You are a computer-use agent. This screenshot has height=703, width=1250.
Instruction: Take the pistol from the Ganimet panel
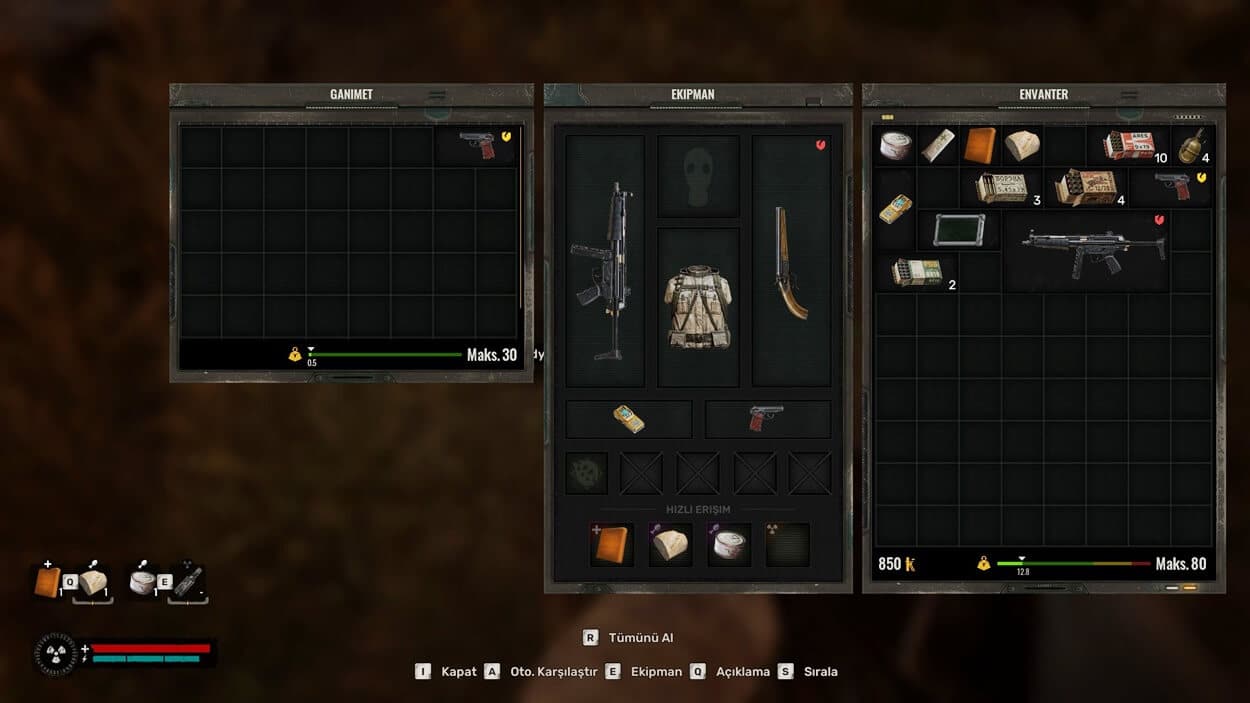point(478,145)
